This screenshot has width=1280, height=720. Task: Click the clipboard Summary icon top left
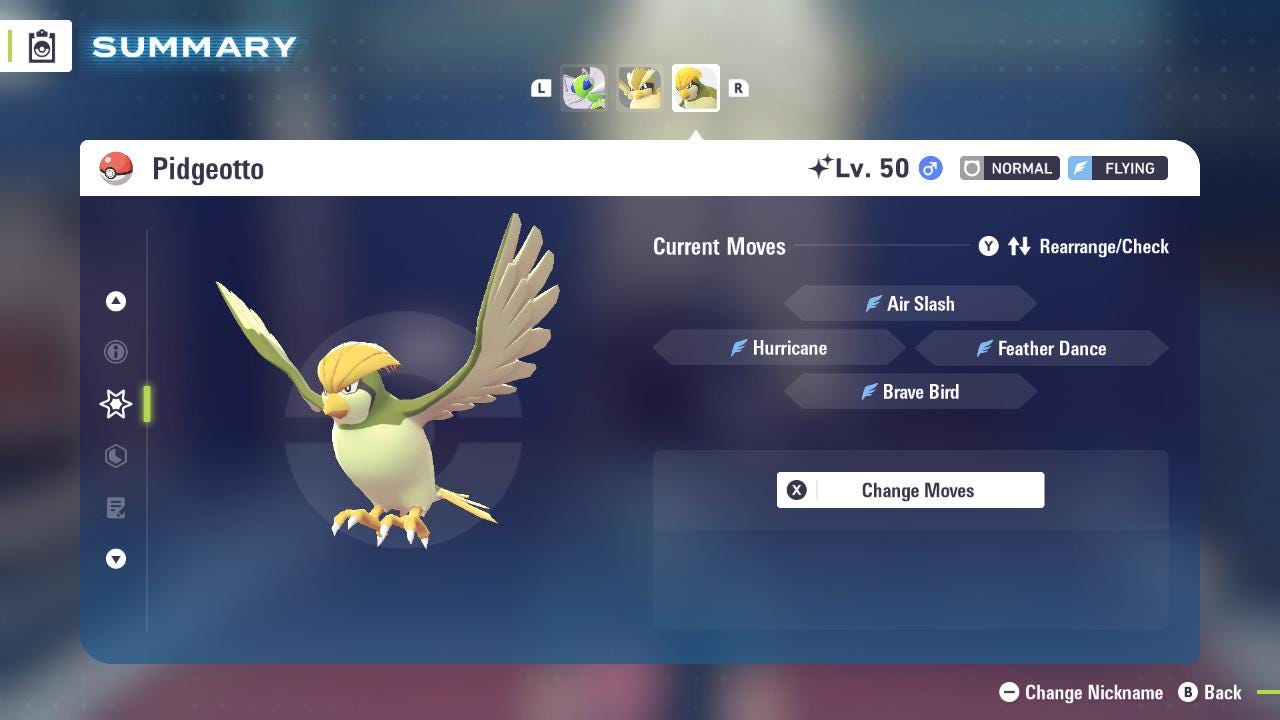40,45
